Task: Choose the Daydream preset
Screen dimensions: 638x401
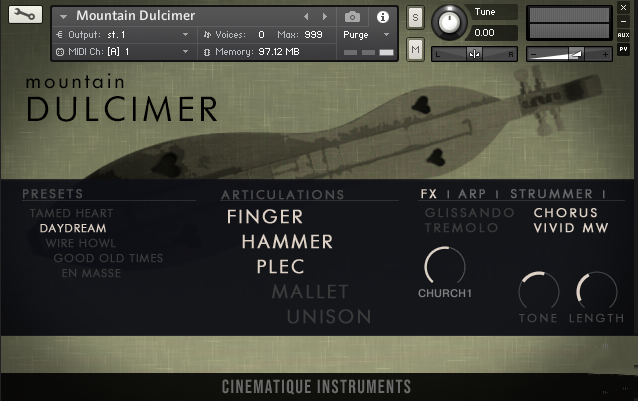Action: click(73, 228)
